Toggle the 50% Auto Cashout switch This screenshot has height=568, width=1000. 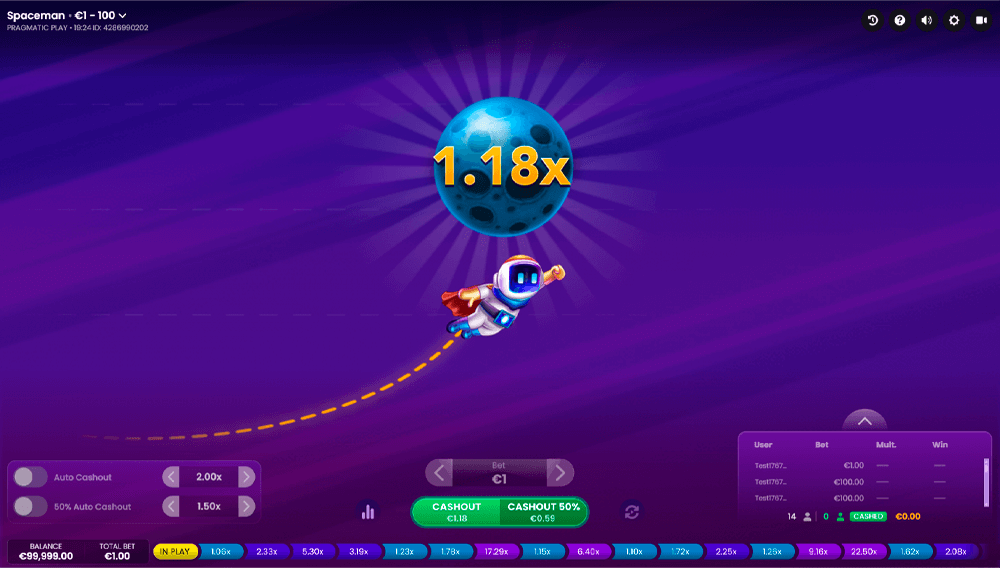31,506
